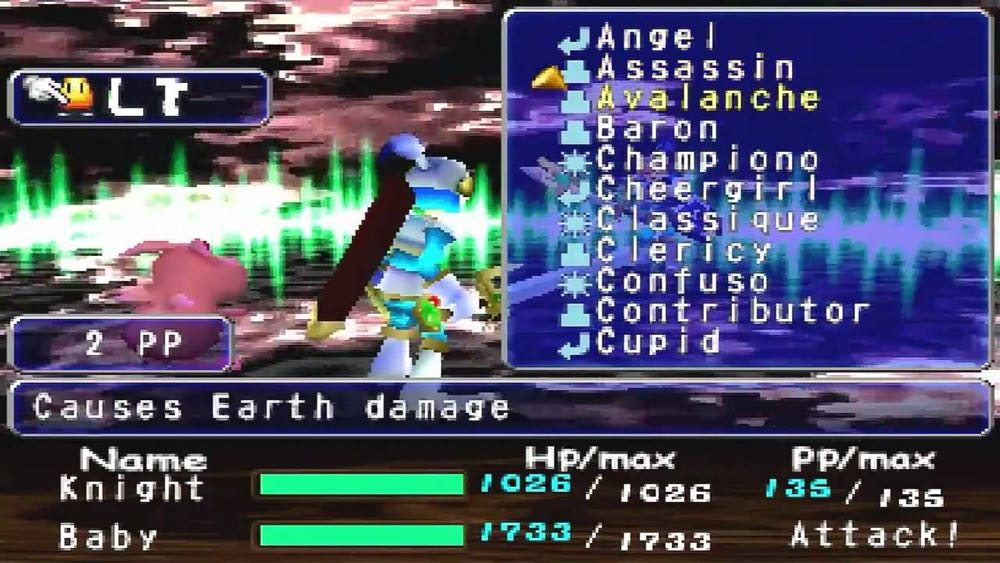This screenshot has width=1000, height=563.
Task: Choose the Confuso spell
Action: [x=682, y=281]
